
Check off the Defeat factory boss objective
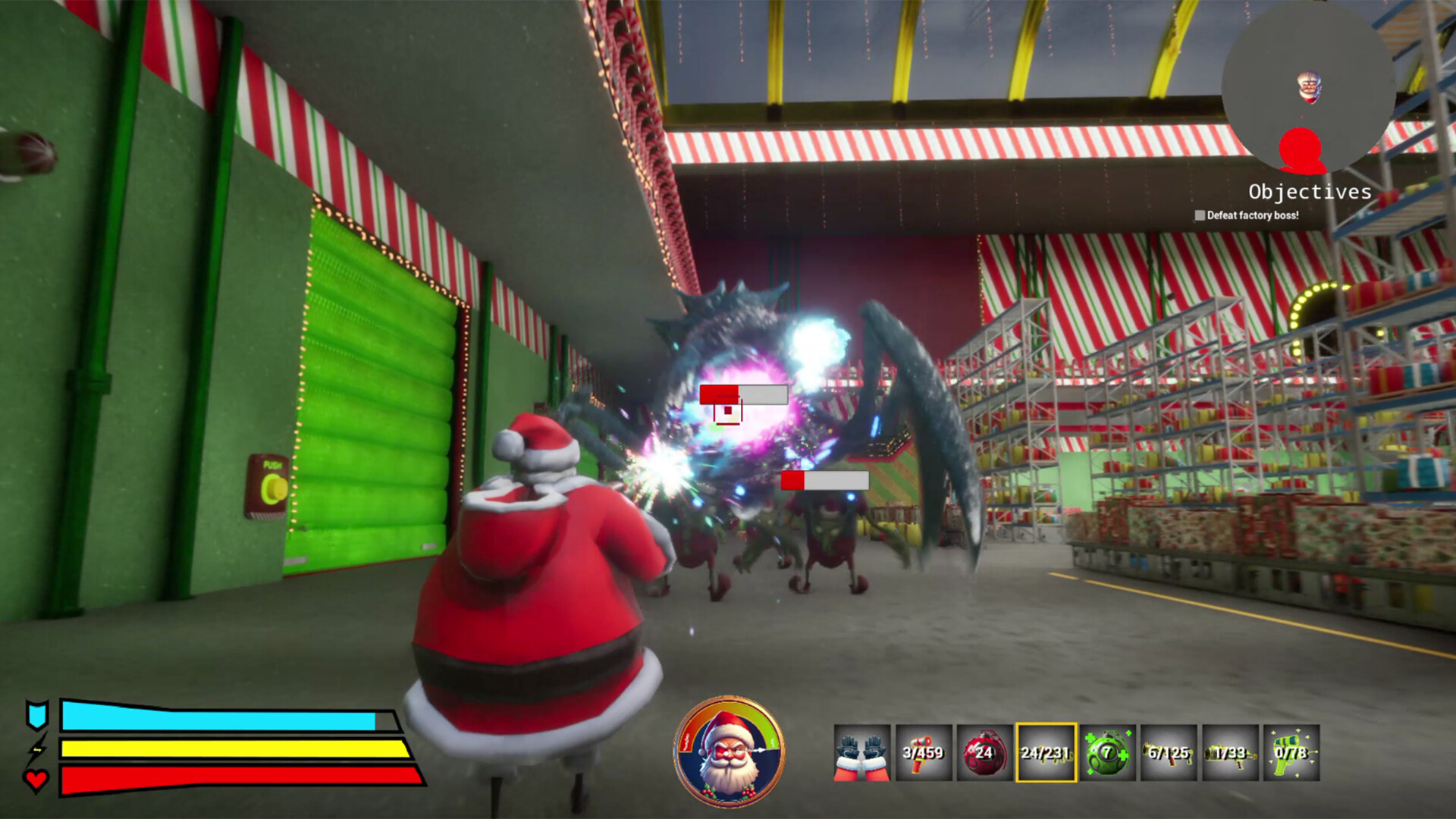[x=1201, y=216]
